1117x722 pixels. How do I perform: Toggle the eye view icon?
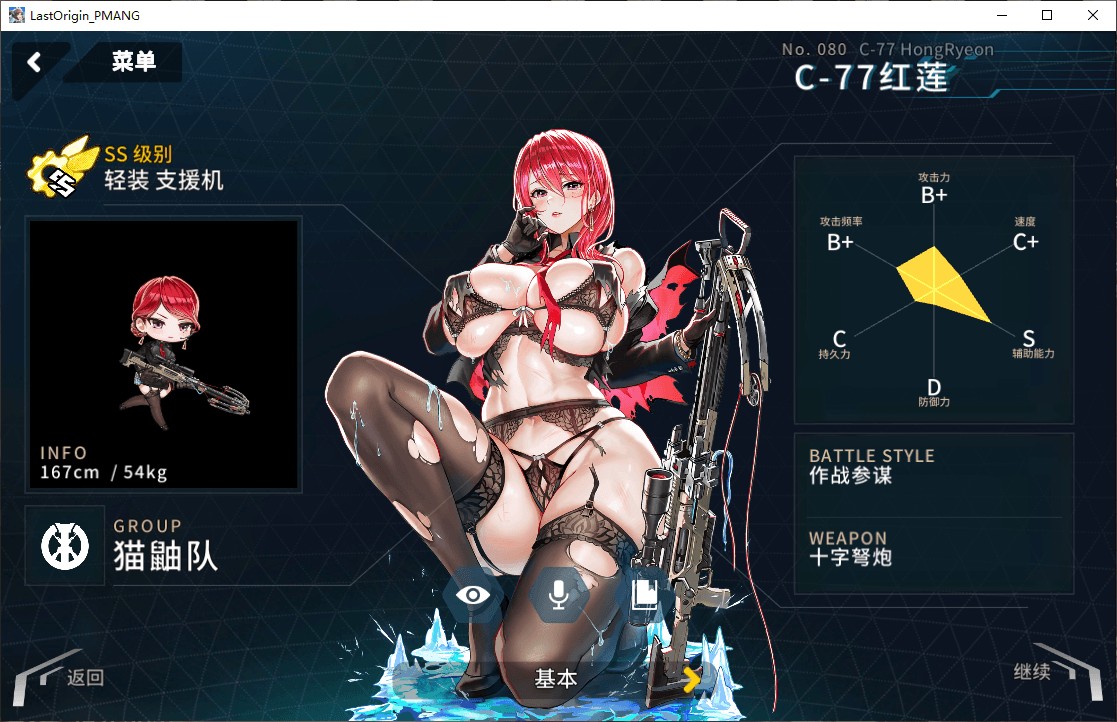473,595
